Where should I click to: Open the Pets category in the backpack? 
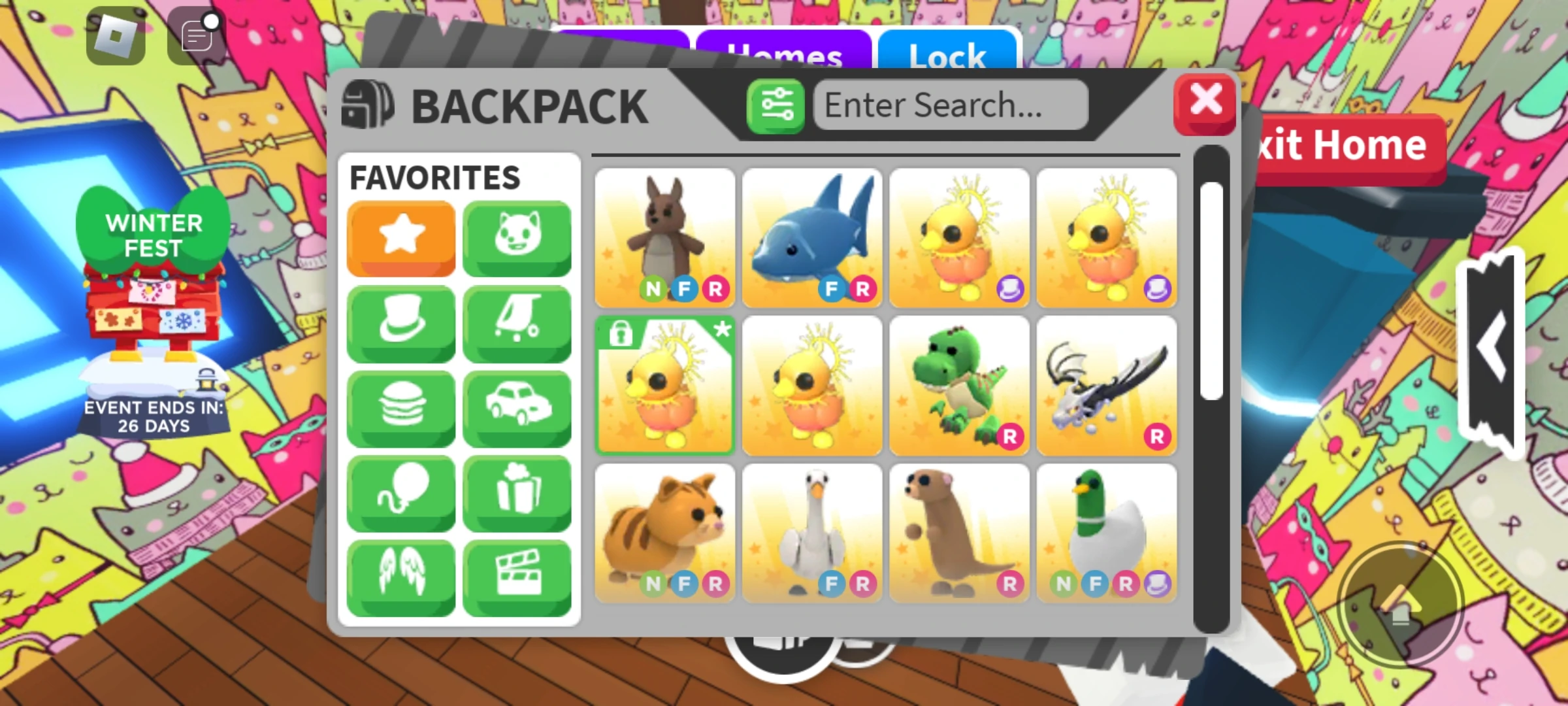[516, 237]
